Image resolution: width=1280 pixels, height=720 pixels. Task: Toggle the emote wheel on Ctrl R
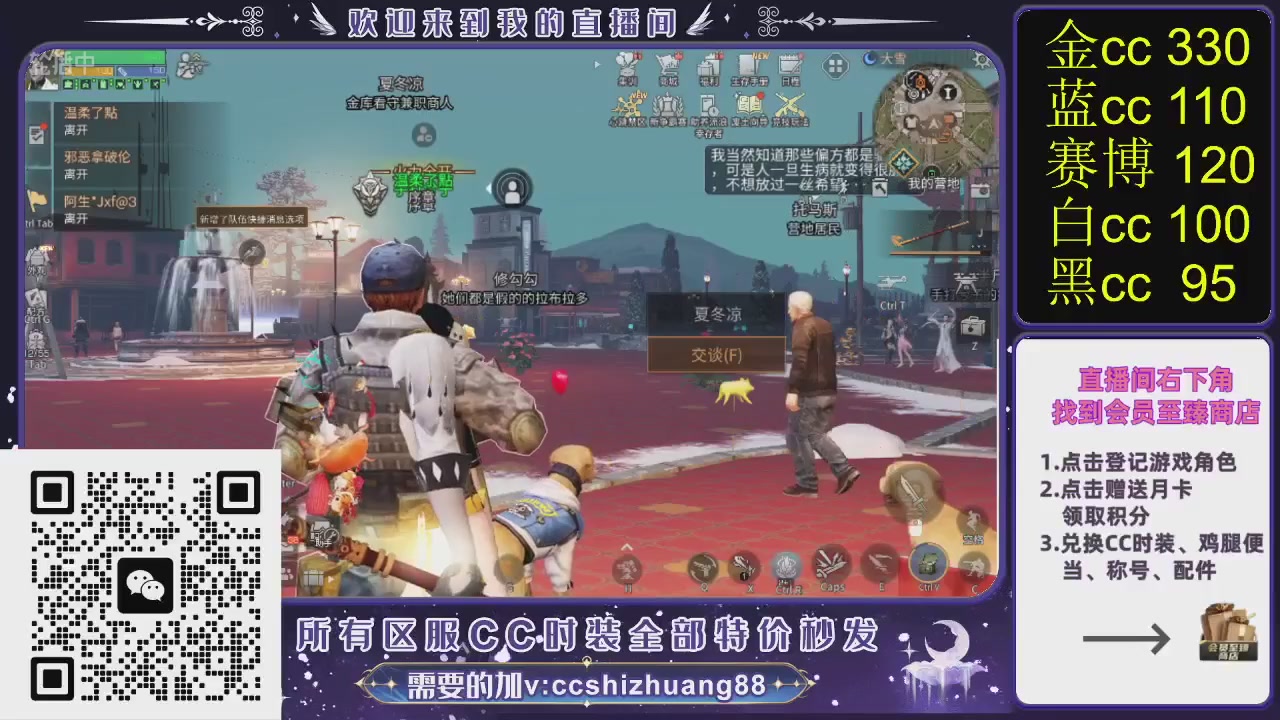[x=785, y=562]
